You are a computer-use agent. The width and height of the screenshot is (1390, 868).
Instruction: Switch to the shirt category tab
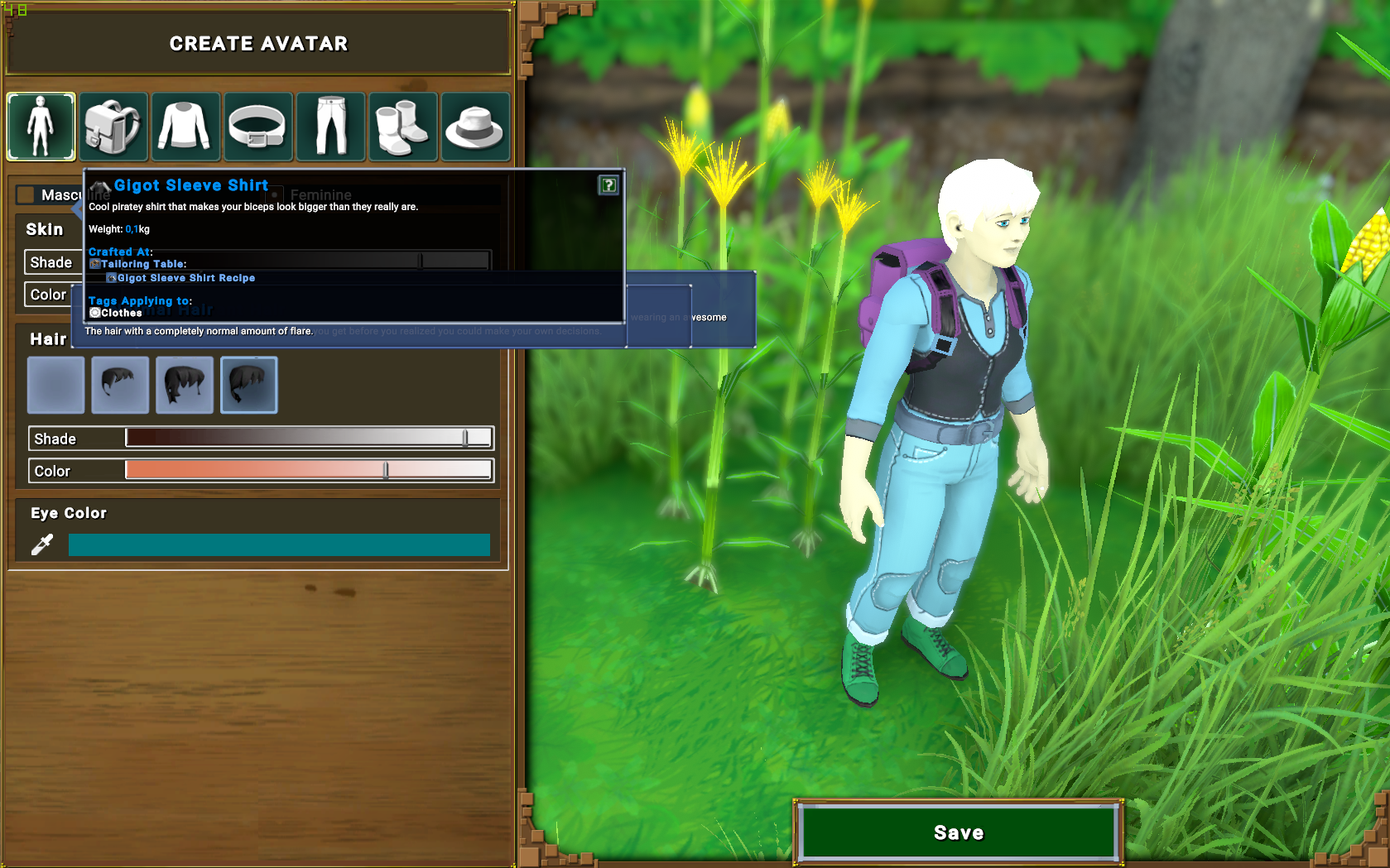coord(185,127)
